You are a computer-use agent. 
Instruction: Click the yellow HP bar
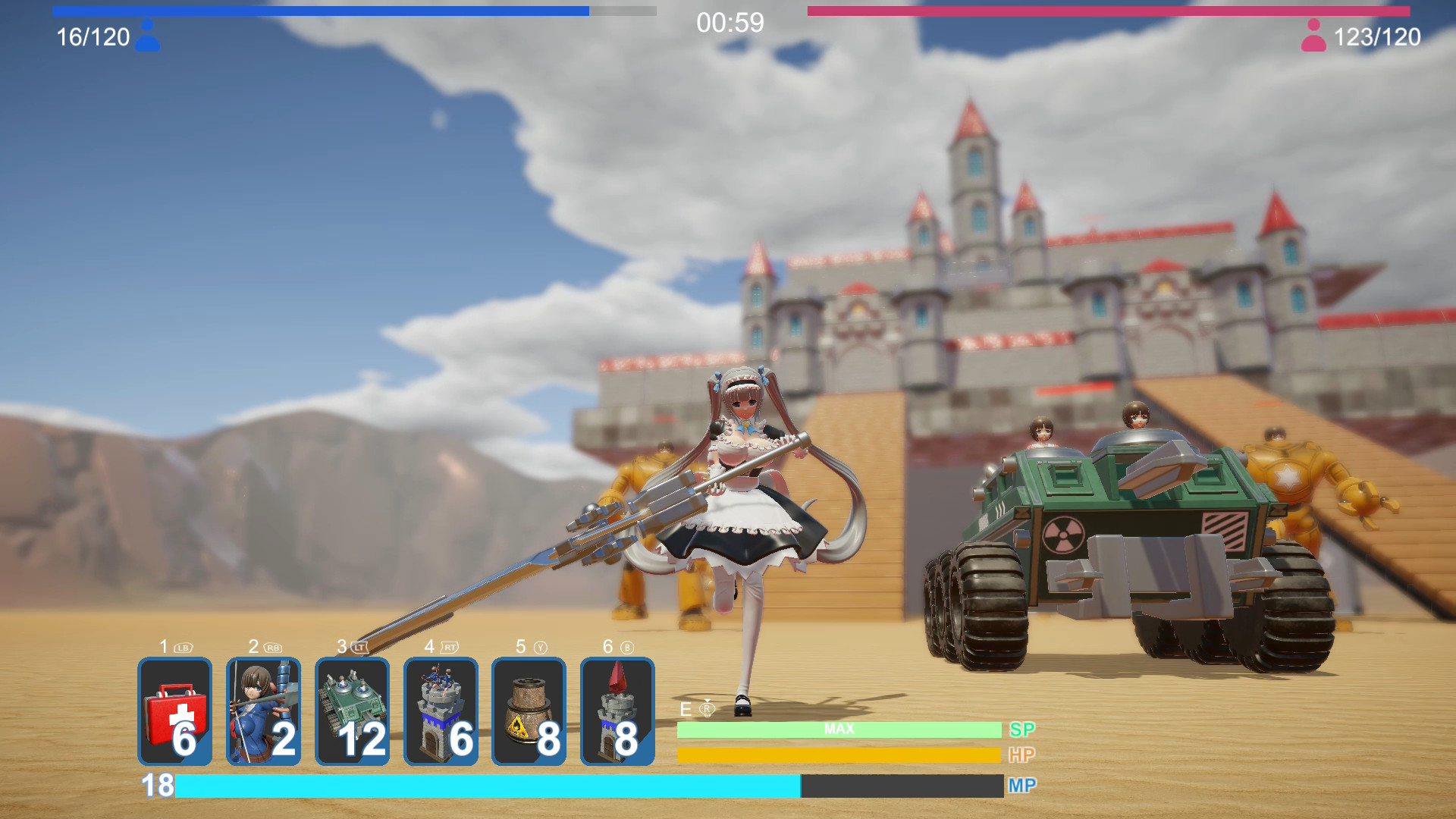click(x=838, y=755)
